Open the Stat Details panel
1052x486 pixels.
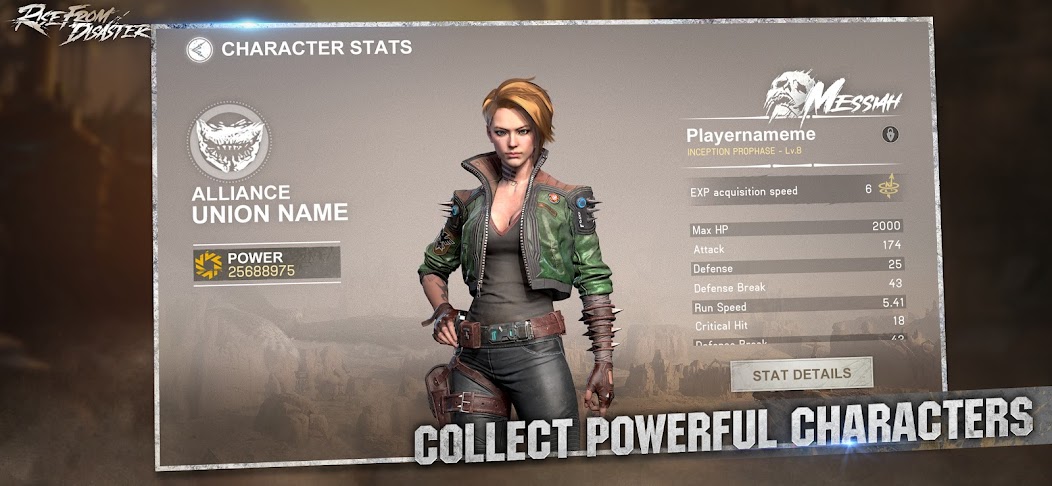801,374
